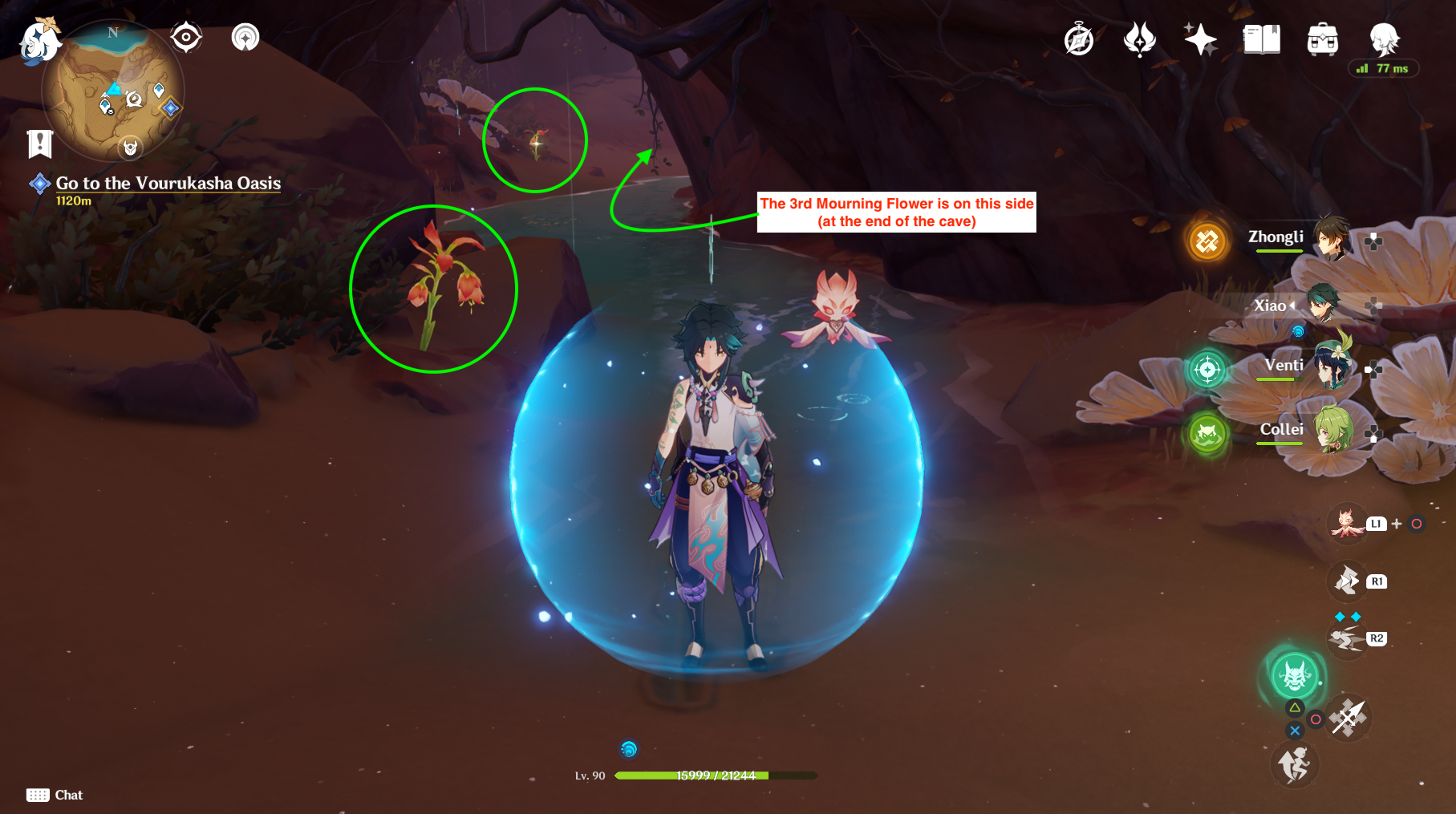Click the sprint icon in bottom right
This screenshot has height=814, width=1456.
1294,763
